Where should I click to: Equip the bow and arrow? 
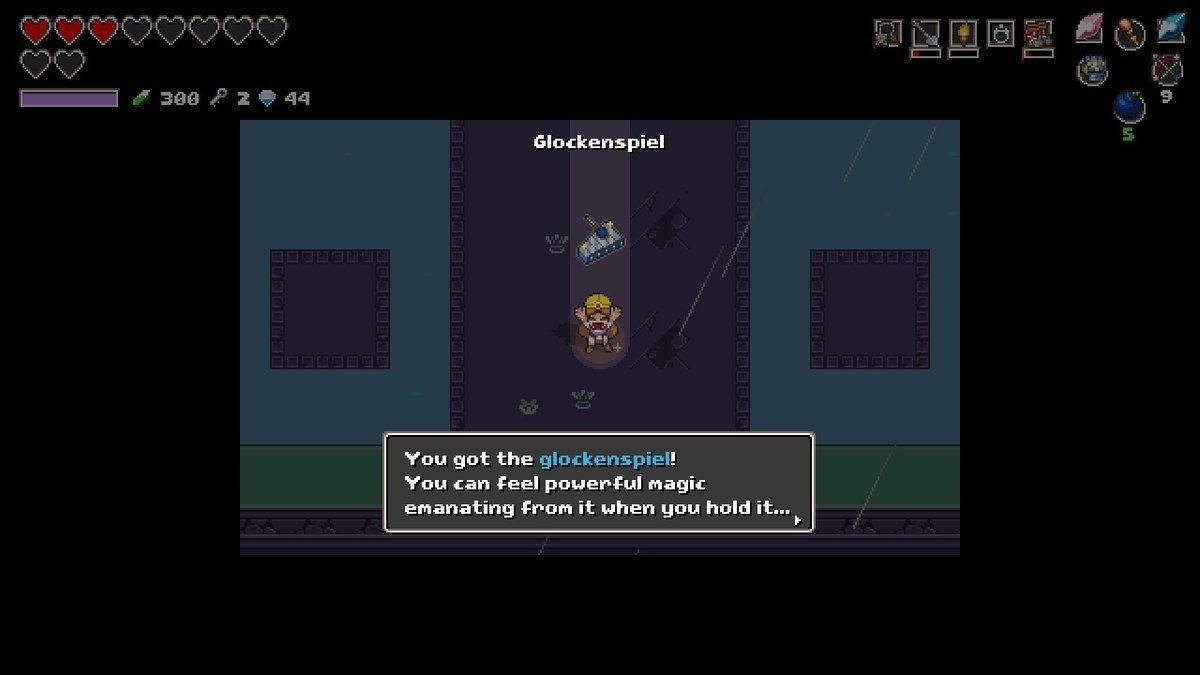point(1166,68)
